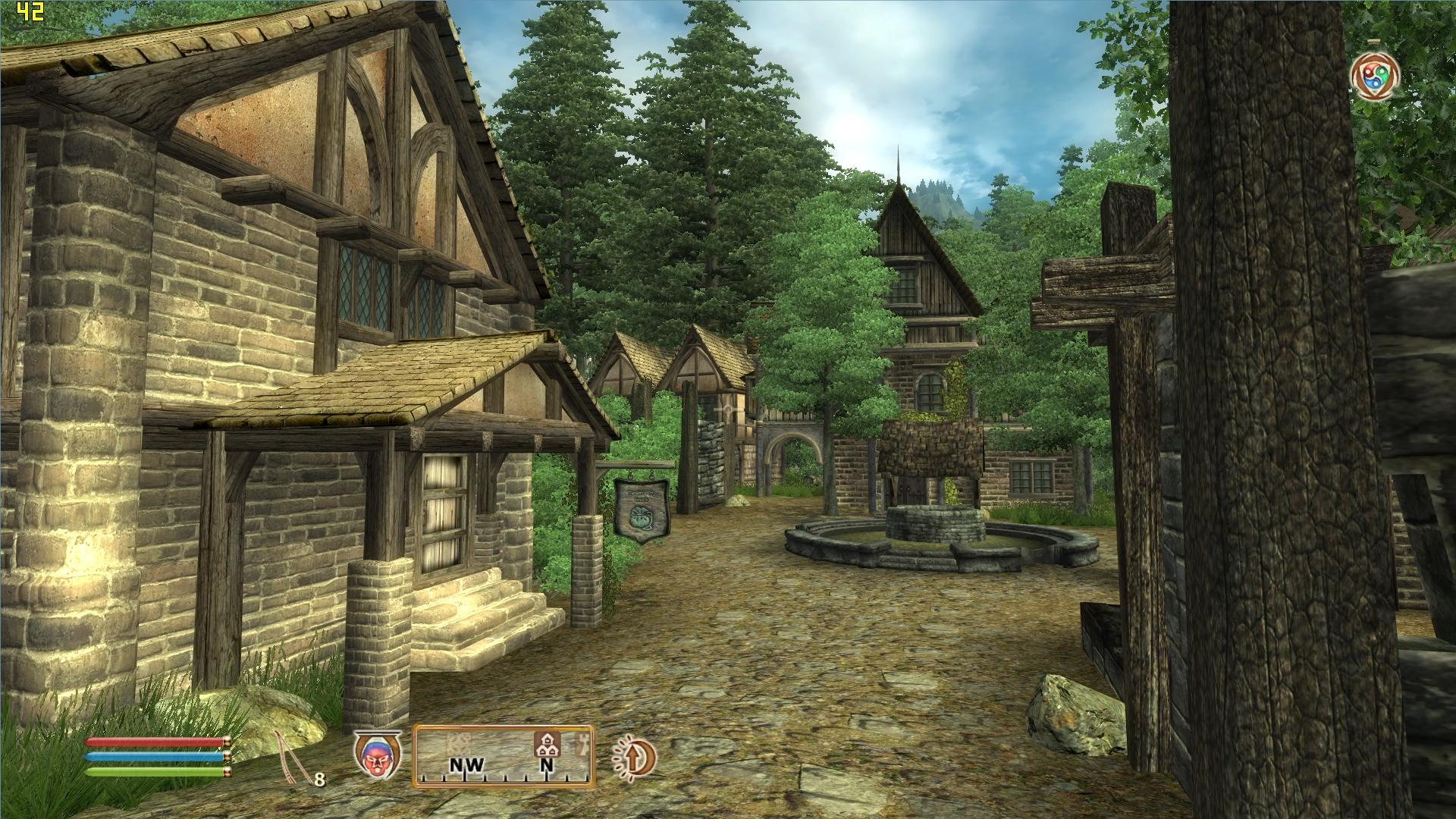
Task: Click the red-faced mask spell icon
Action: point(377,755)
